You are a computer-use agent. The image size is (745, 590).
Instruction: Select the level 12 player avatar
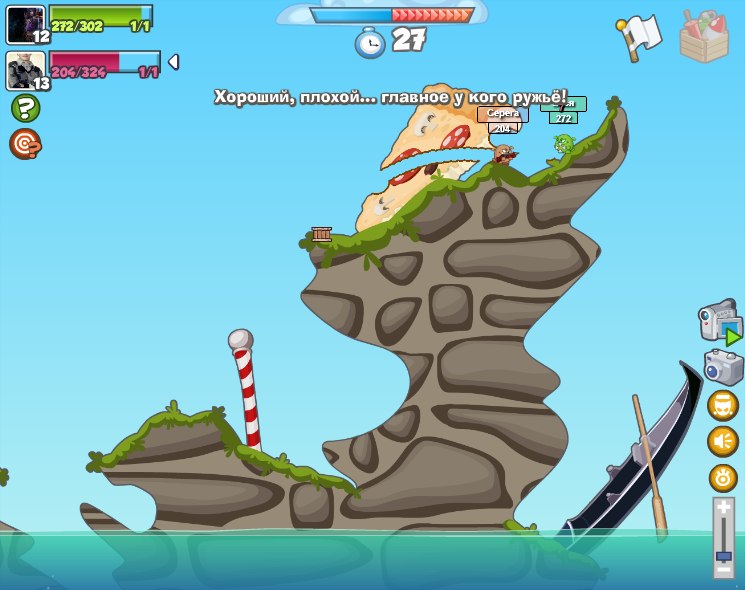pyautogui.click(x=26, y=24)
